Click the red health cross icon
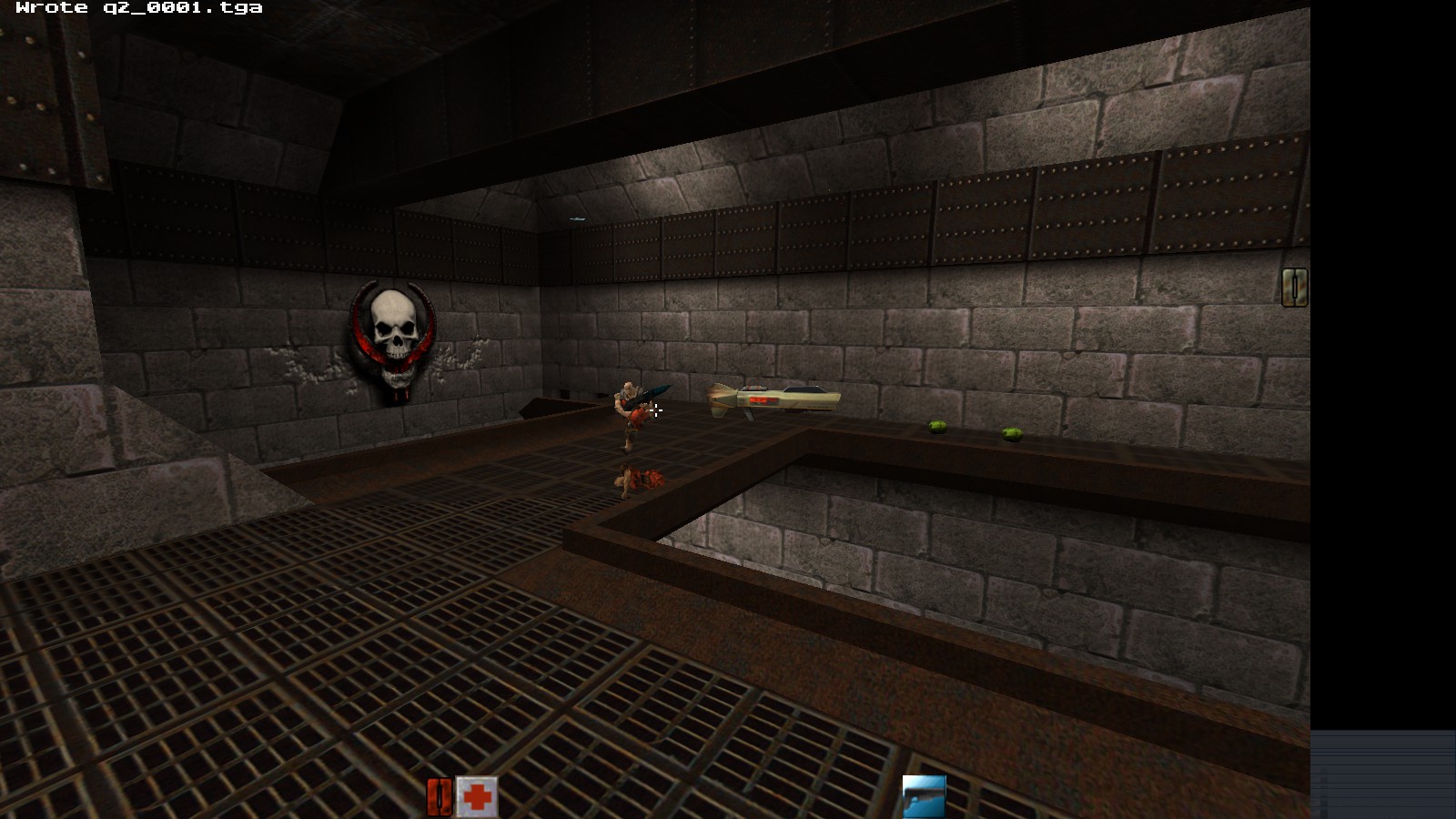Screen dimensions: 1456x819 click(477, 794)
